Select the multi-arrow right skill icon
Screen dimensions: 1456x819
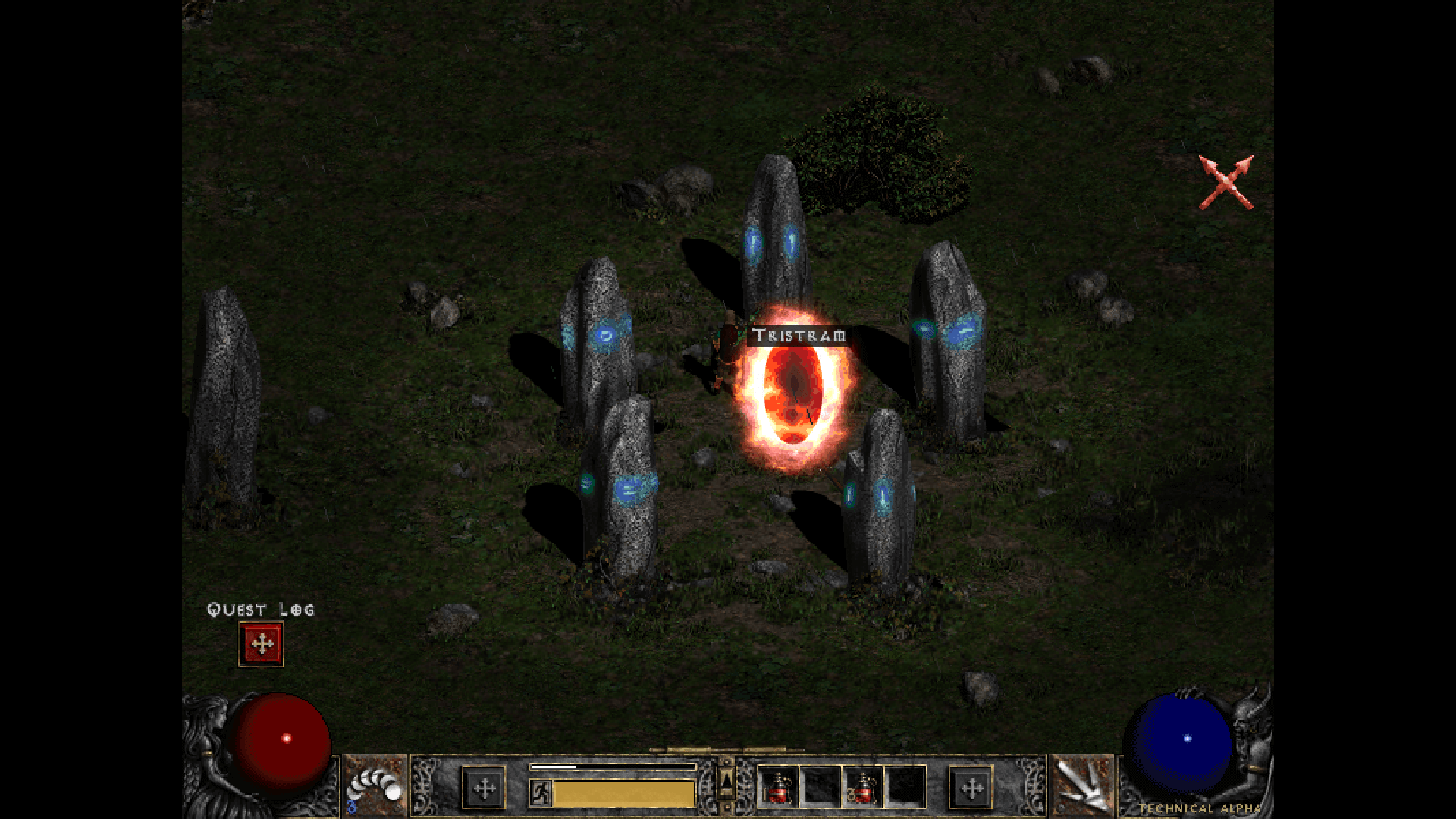[1081, 786]
